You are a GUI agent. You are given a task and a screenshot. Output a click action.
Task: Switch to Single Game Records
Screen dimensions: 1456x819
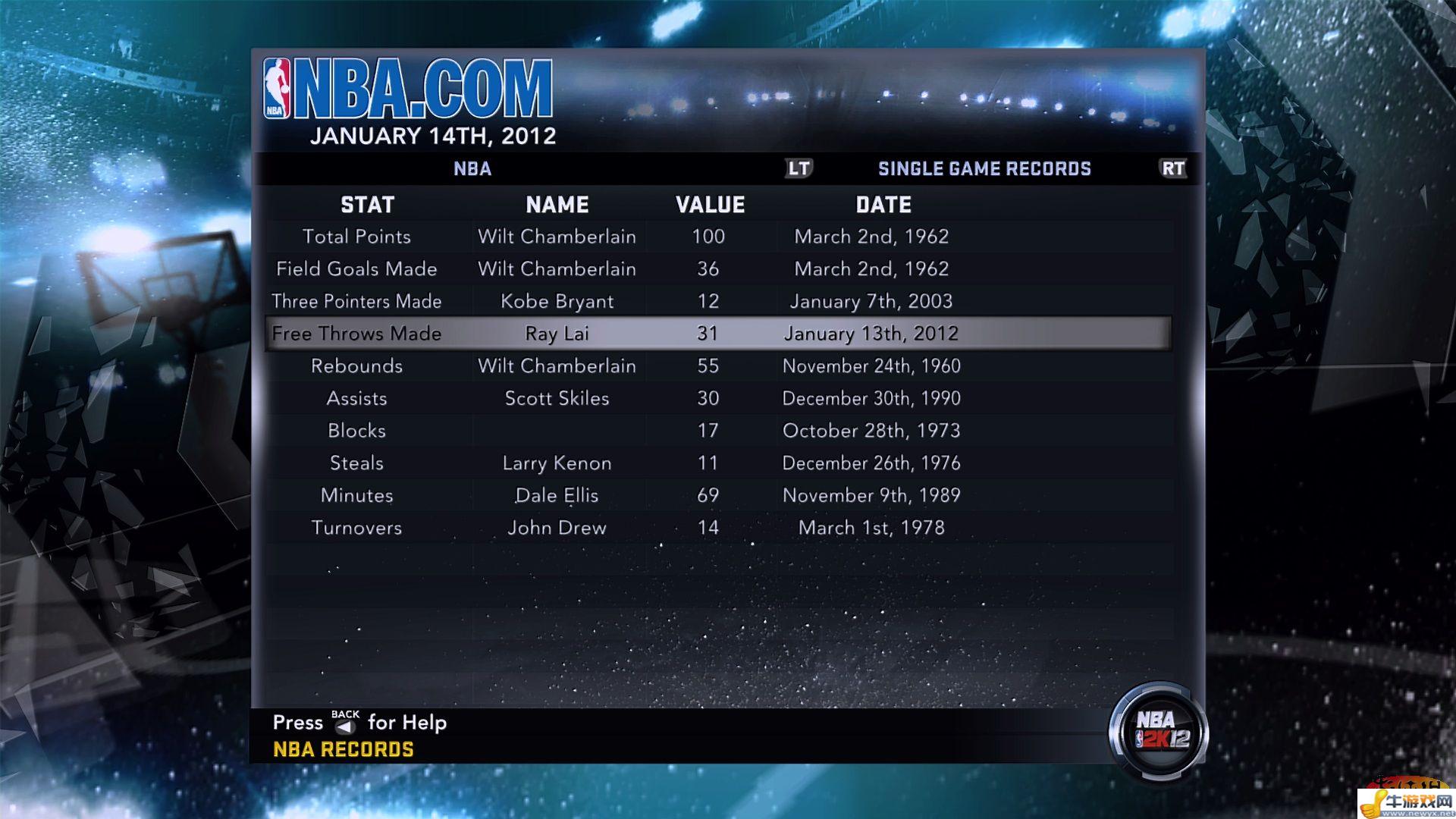(x=984, y=168)
